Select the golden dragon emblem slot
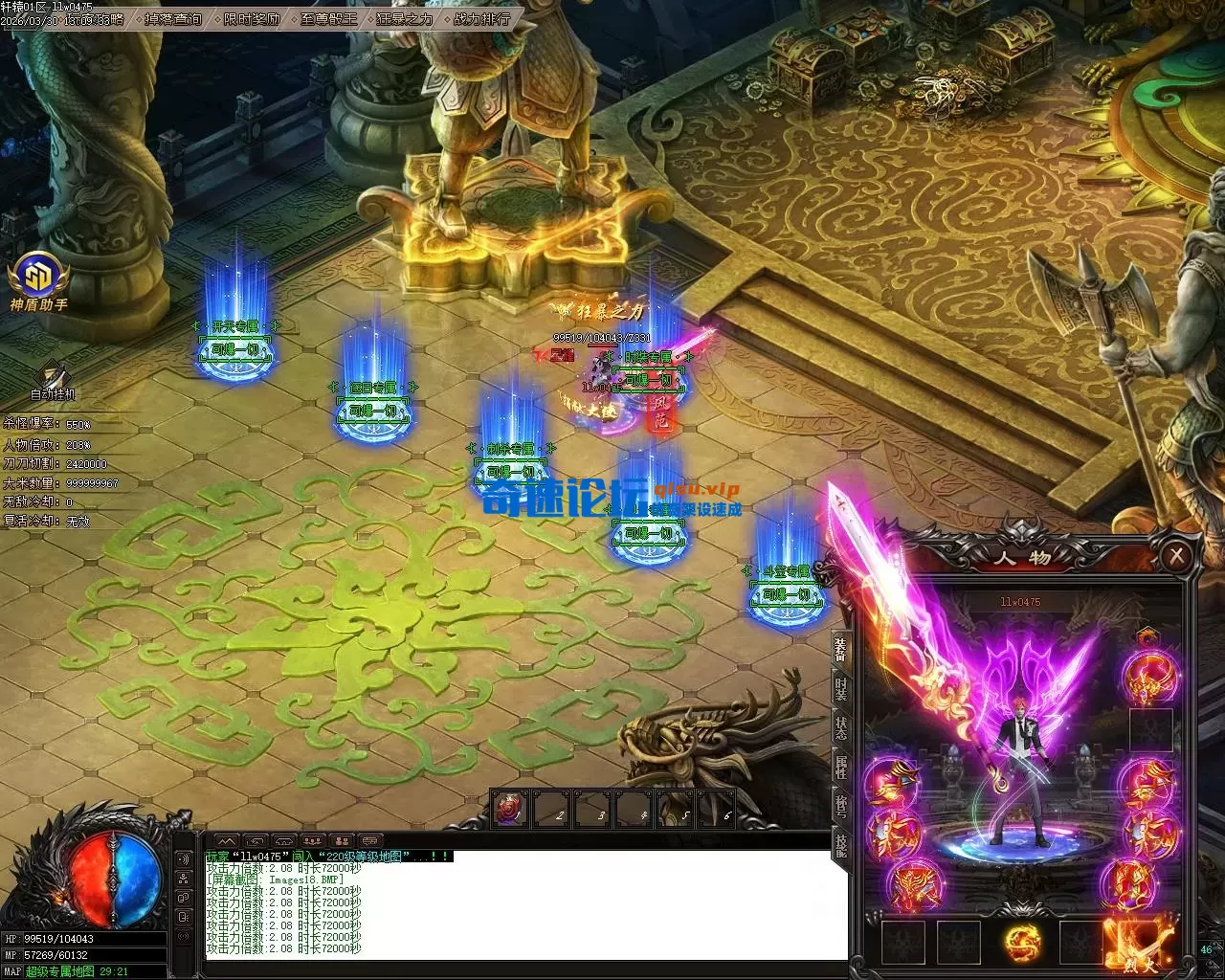The width and height of the screenshot is (1225, 980). 1023,943
